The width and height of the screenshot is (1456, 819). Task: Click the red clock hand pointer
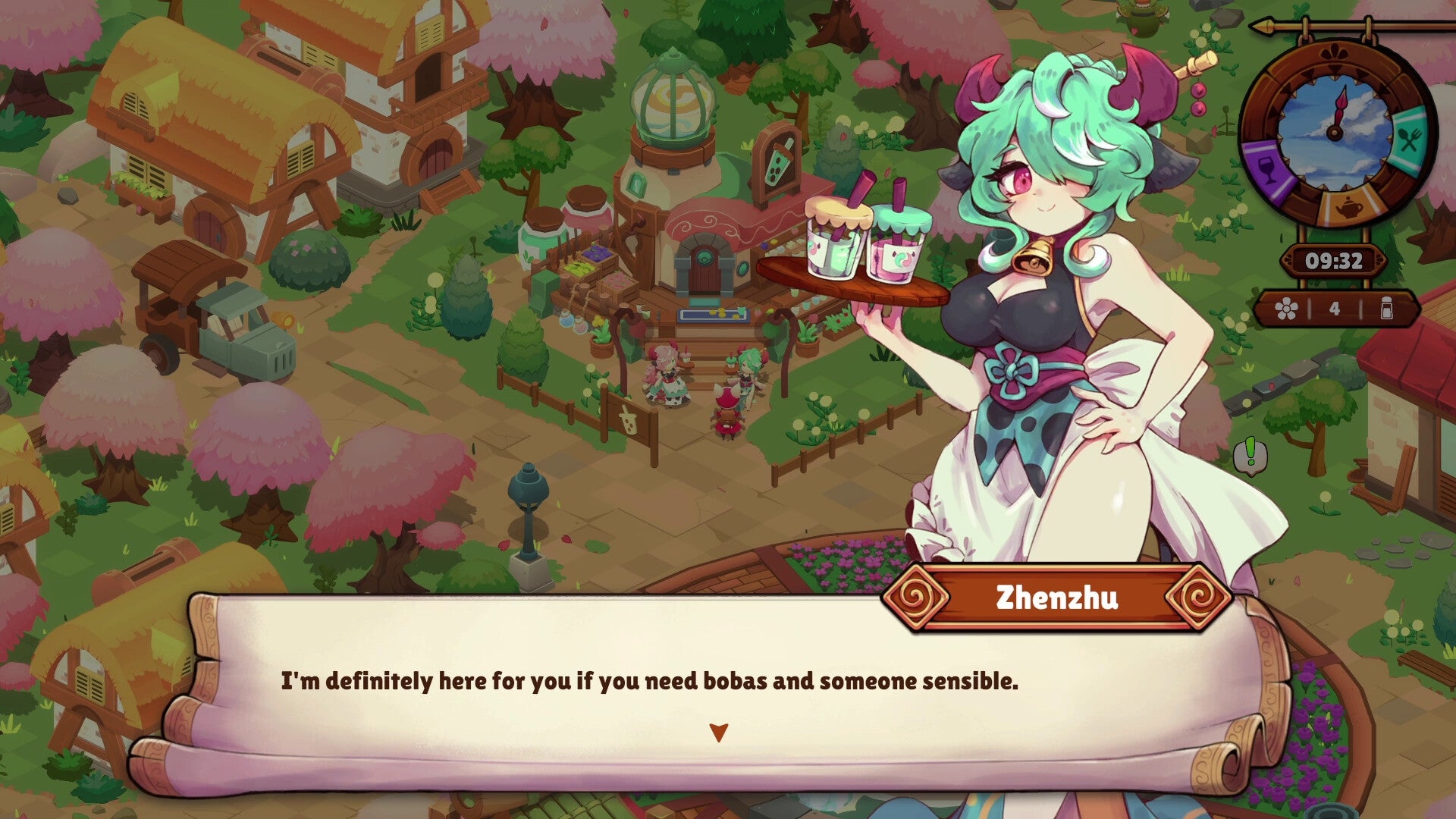(x=1341, y=108)
